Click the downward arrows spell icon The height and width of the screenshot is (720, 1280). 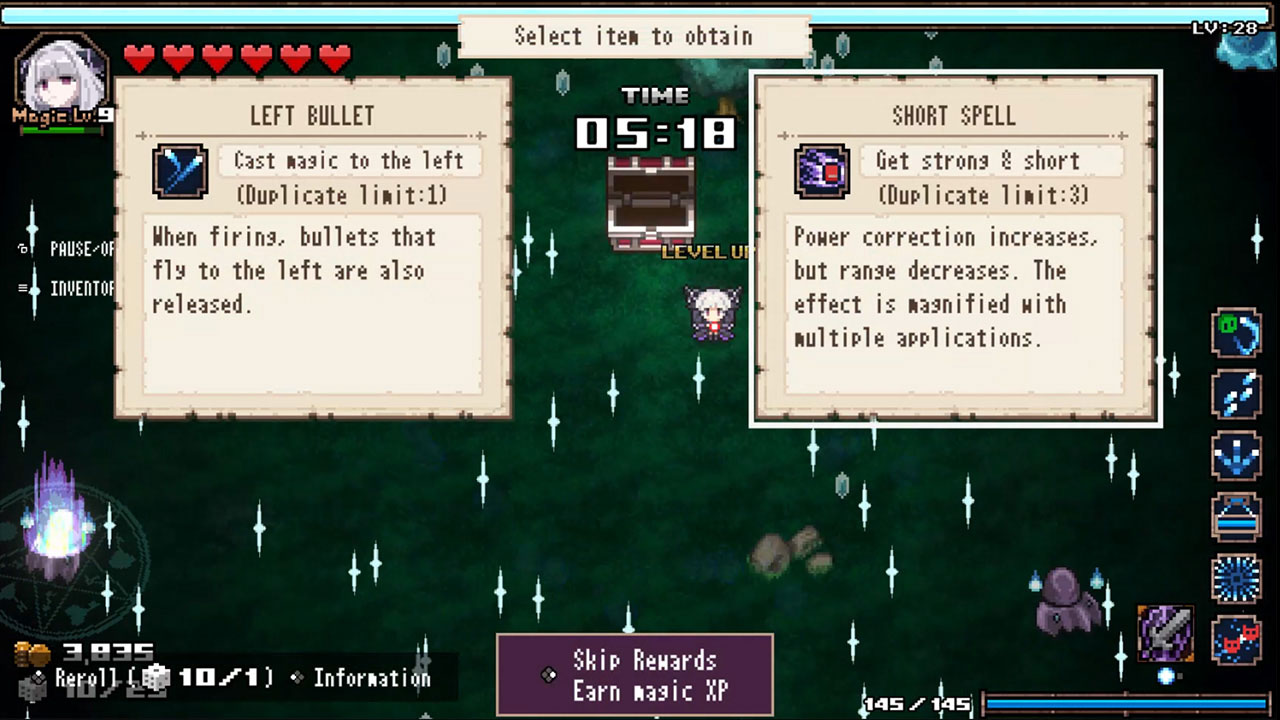pos(1237,455)
